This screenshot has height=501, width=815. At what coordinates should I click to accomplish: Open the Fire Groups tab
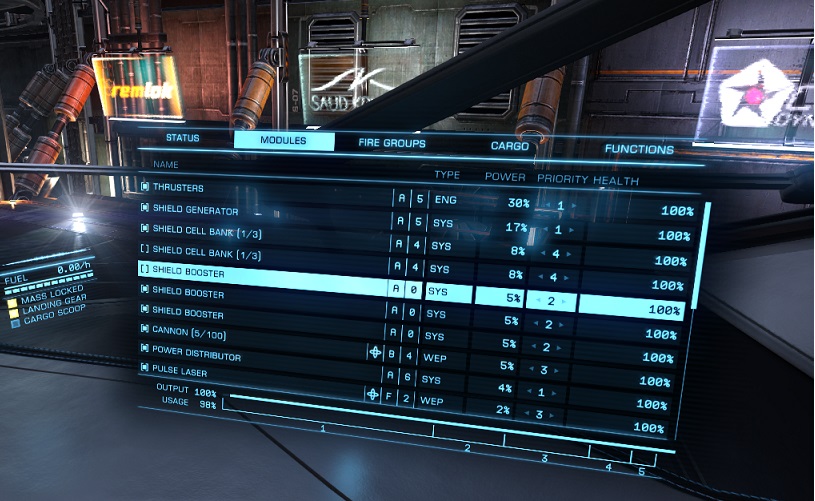coord(392,143)
